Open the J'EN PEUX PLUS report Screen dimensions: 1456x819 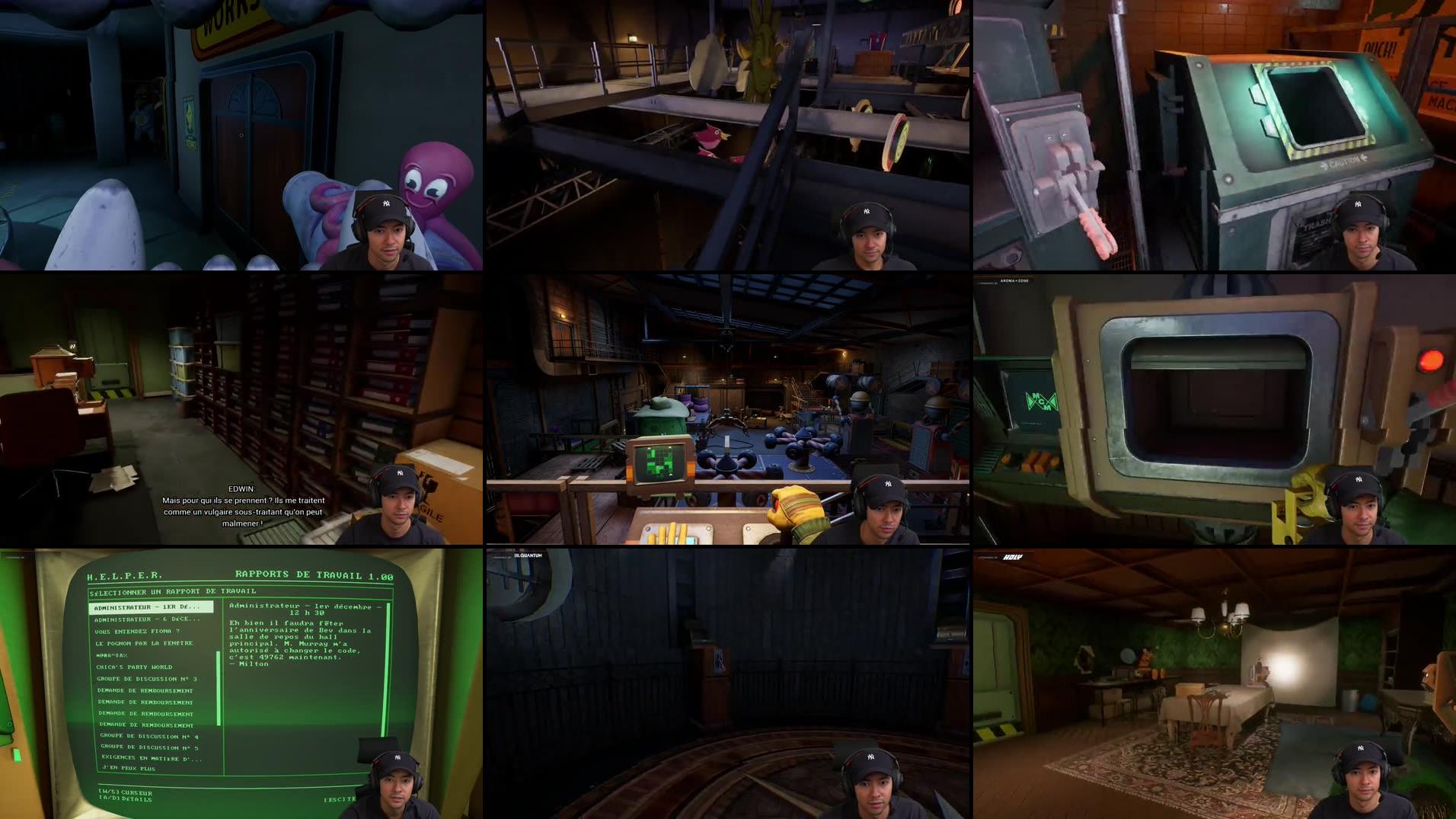pyautogui.click(x=127, y=769)
